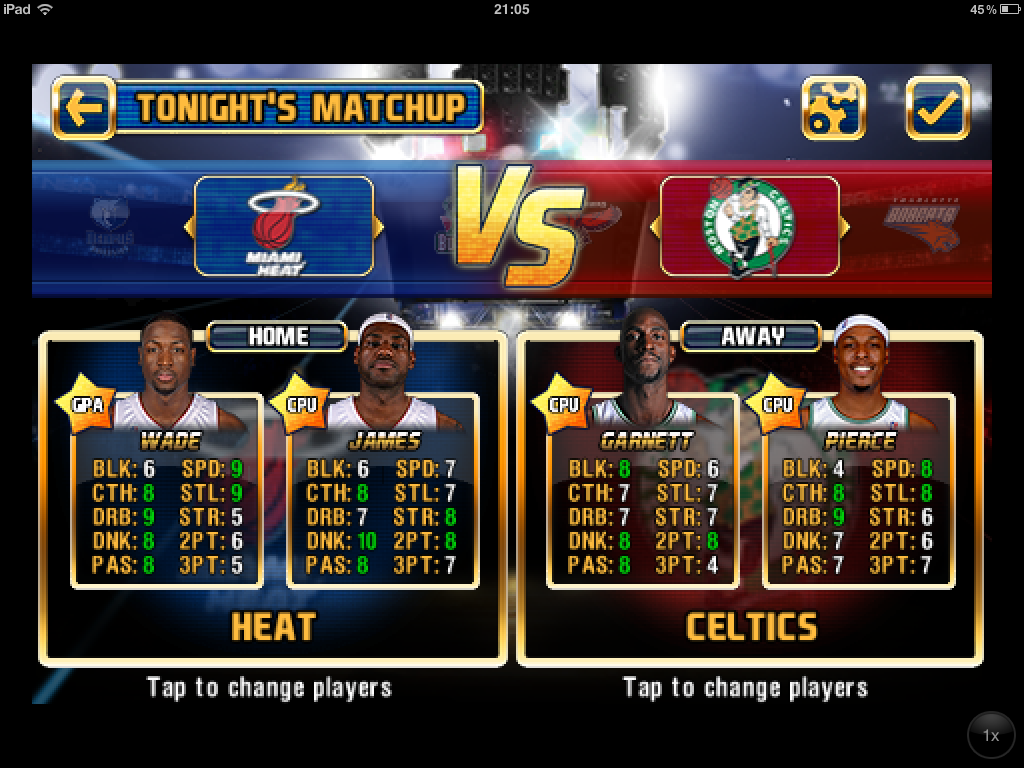This screenshot has height=768, width=1024.
Task: Click right arrow beside Celtics logo
Action: [x=845, y=227]
